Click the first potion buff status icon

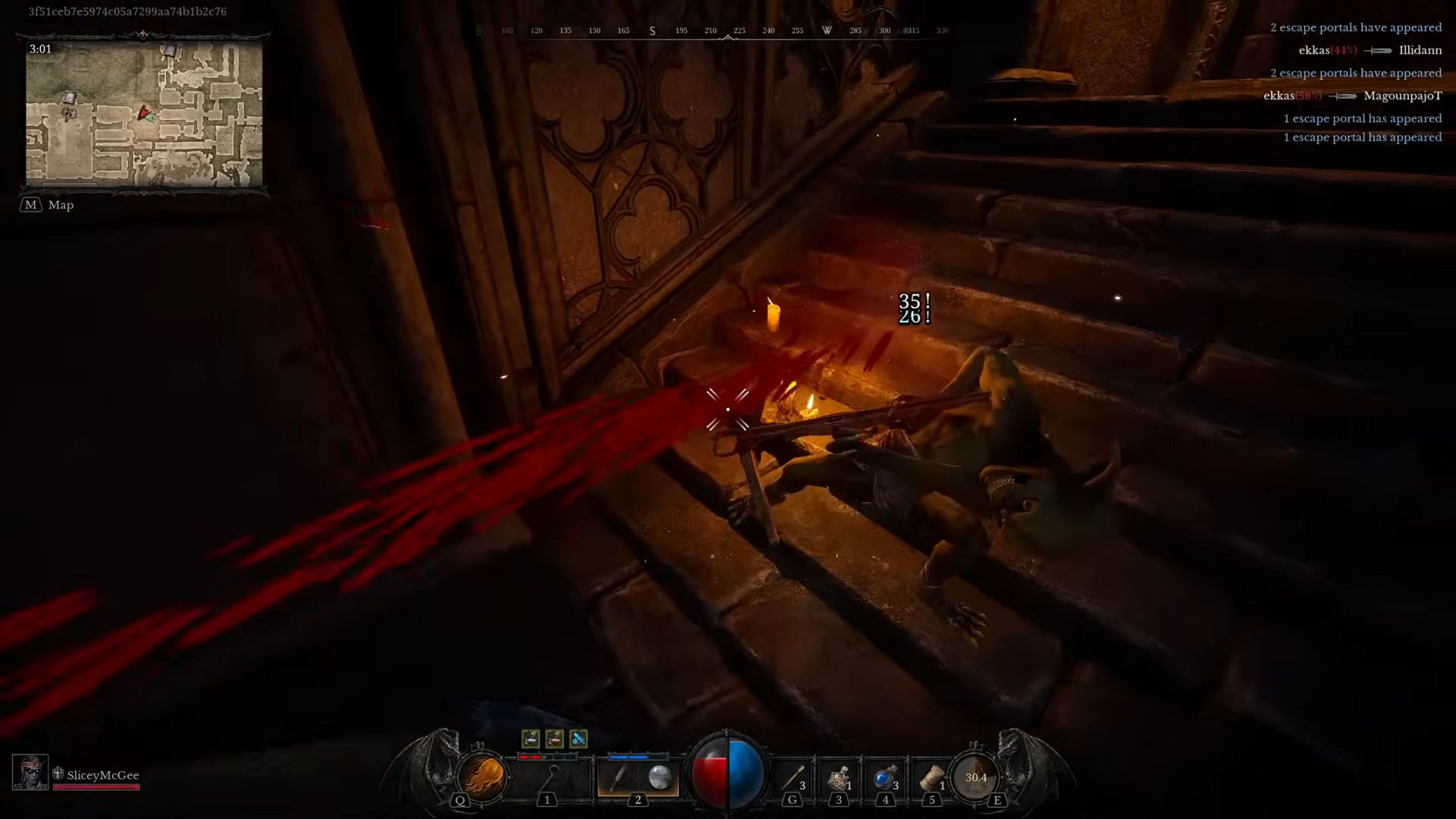click(x=531, y=738)
